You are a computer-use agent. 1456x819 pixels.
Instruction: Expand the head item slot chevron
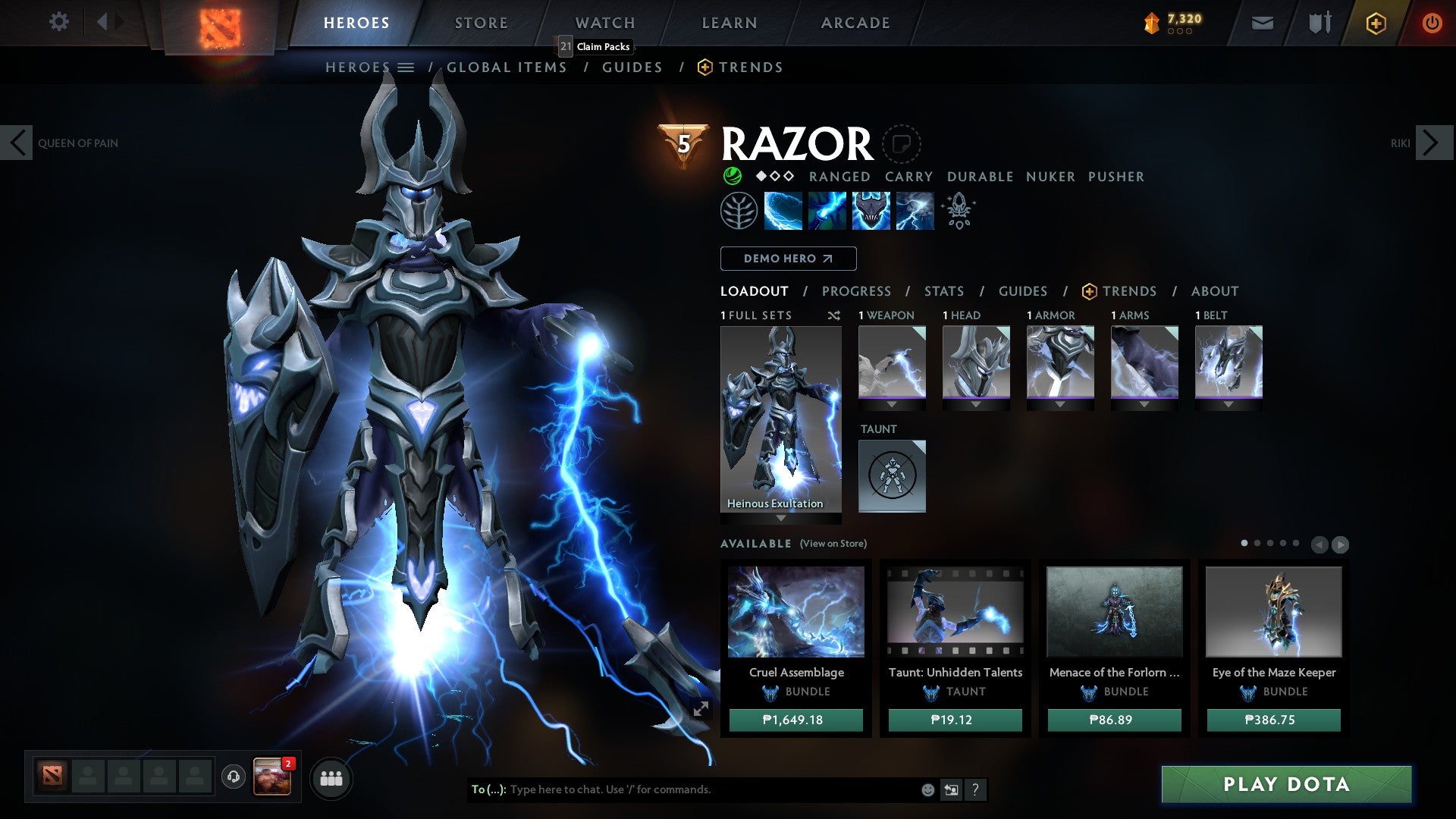pyautogui.click(x=976, y=403)
